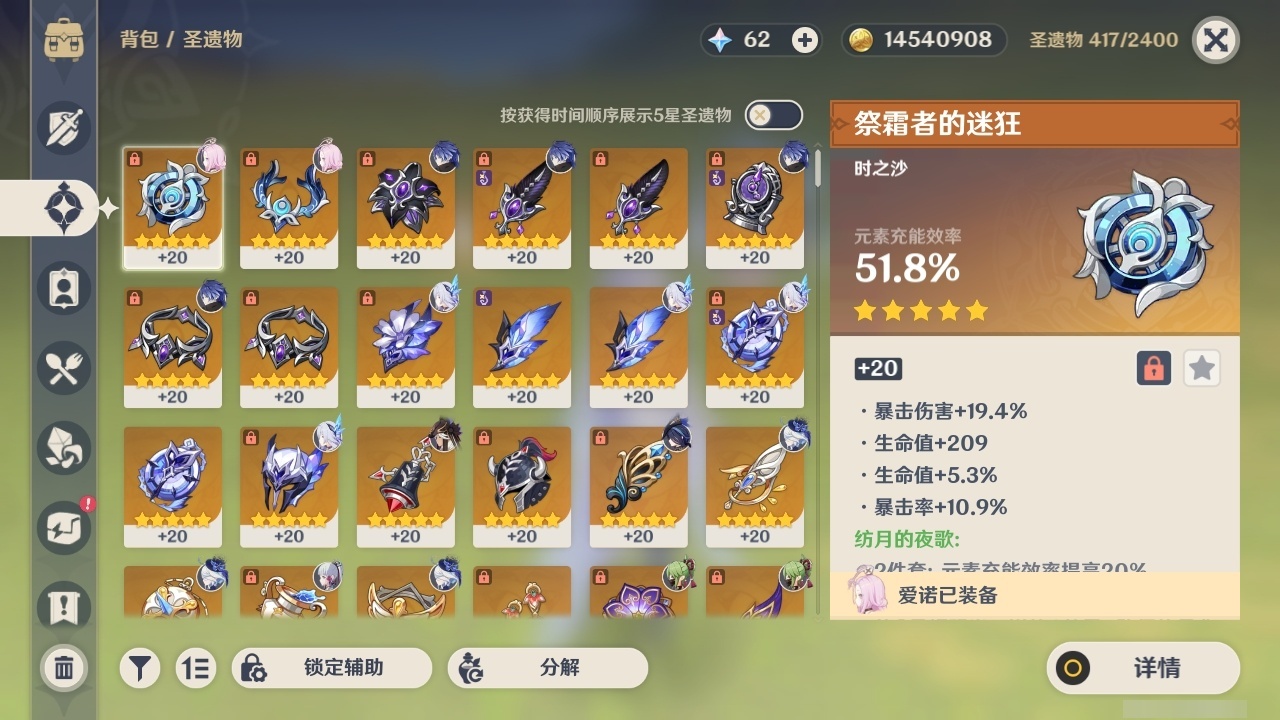Select the backpack icon at the sidebar top
Image resolution: width=1280 pixels, height=720 pixels.
(62, 40)
